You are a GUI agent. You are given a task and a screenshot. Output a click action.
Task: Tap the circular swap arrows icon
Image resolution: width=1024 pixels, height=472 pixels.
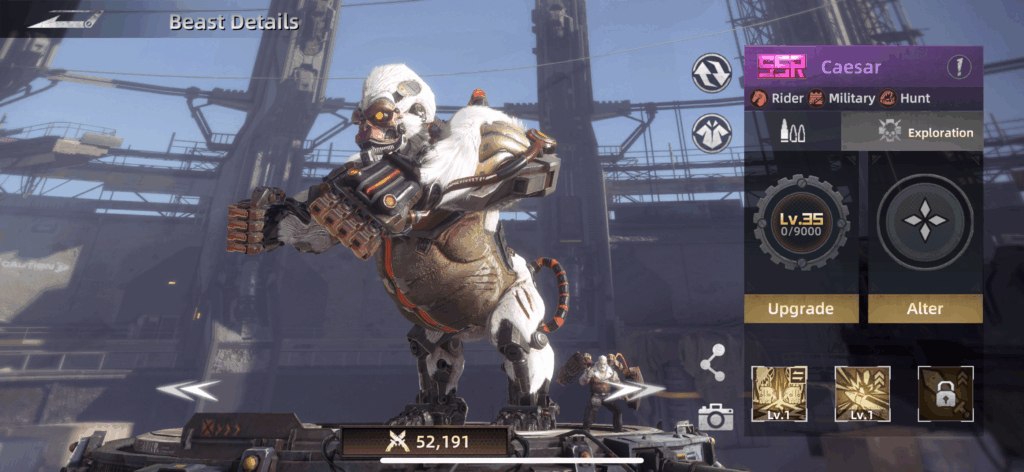coord(711,72)
